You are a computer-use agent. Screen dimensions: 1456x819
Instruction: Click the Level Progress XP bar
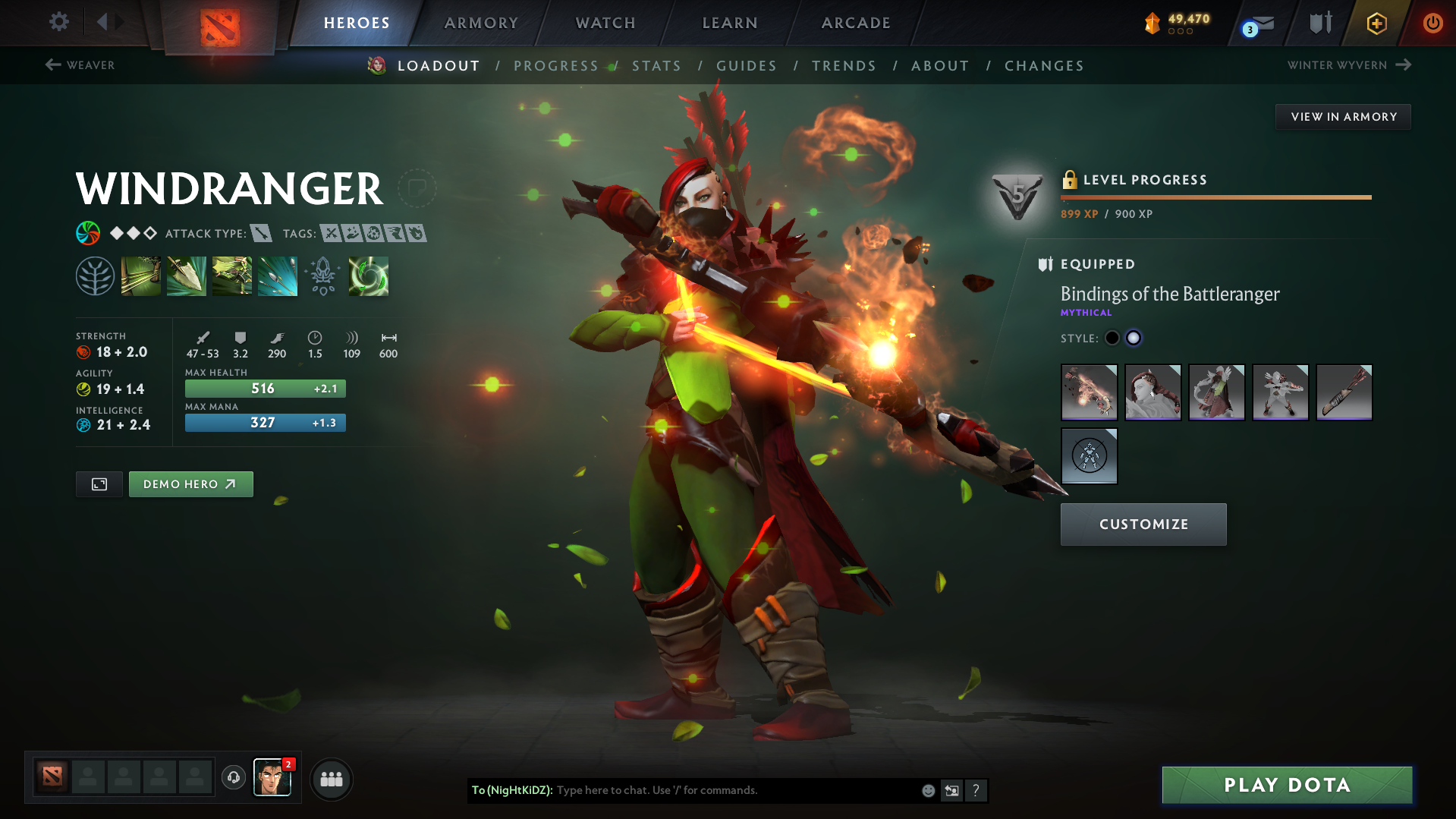click(x=1214, y=196)
